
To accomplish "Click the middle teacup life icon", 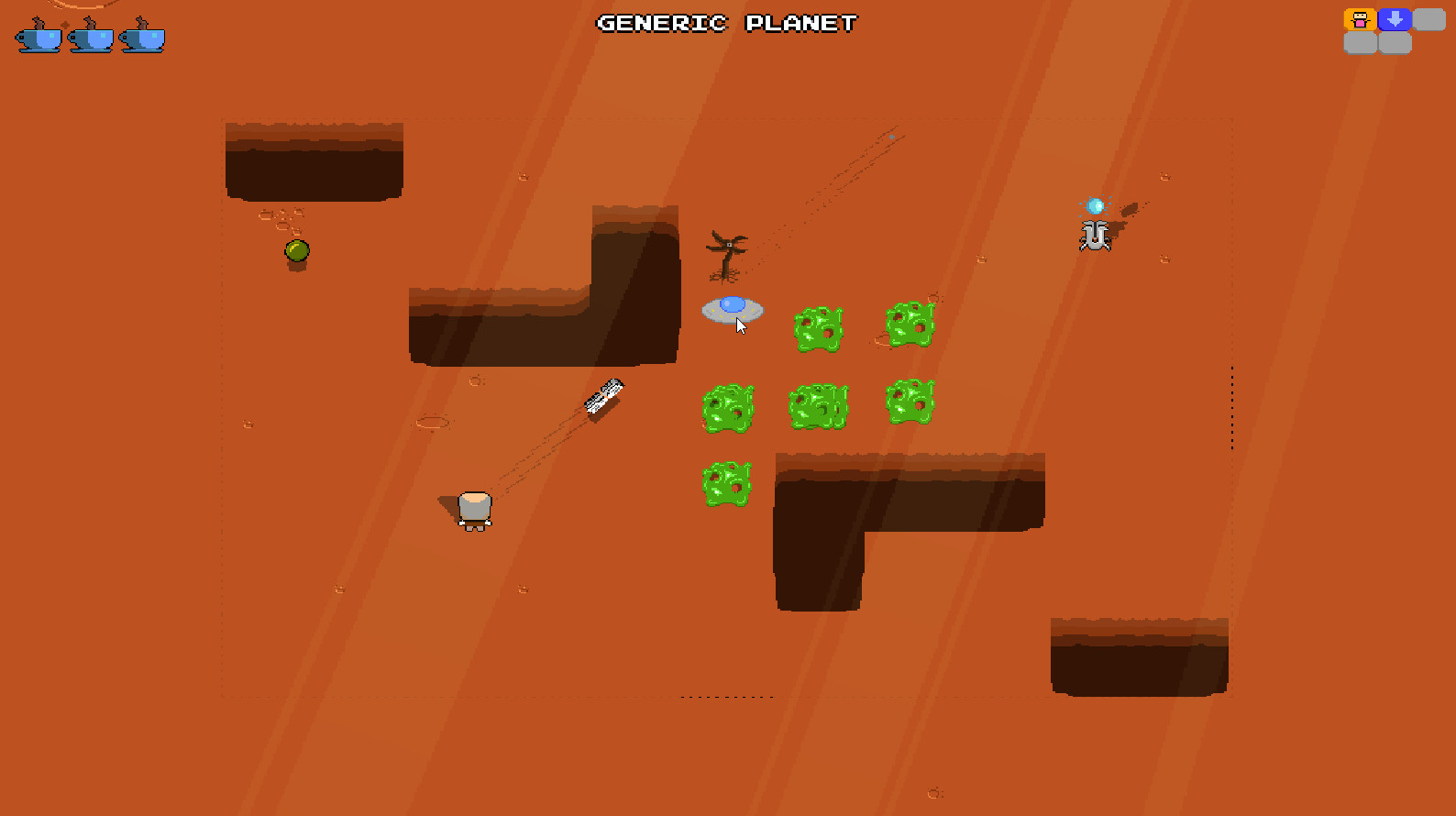I will point(92,37).
